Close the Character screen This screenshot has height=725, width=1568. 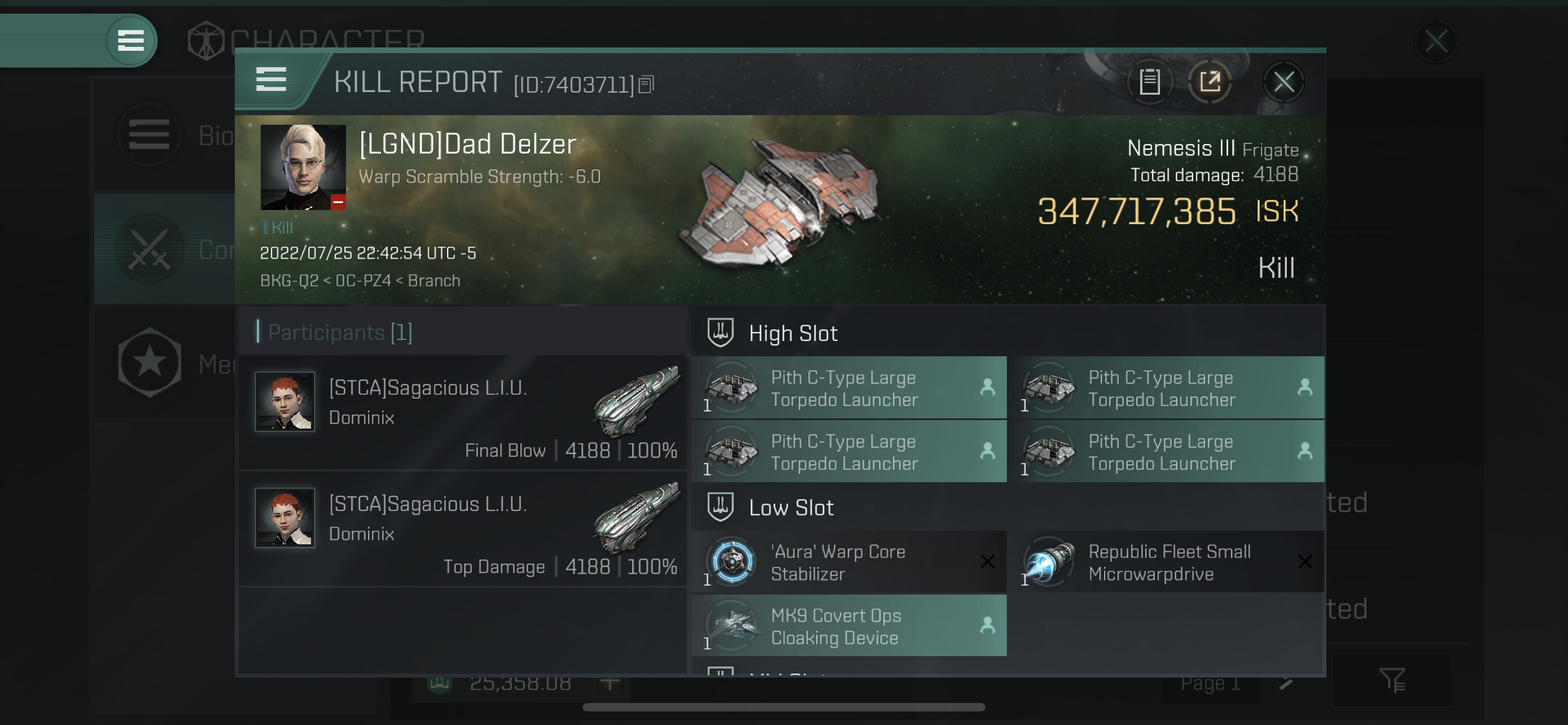(1435, 42)
